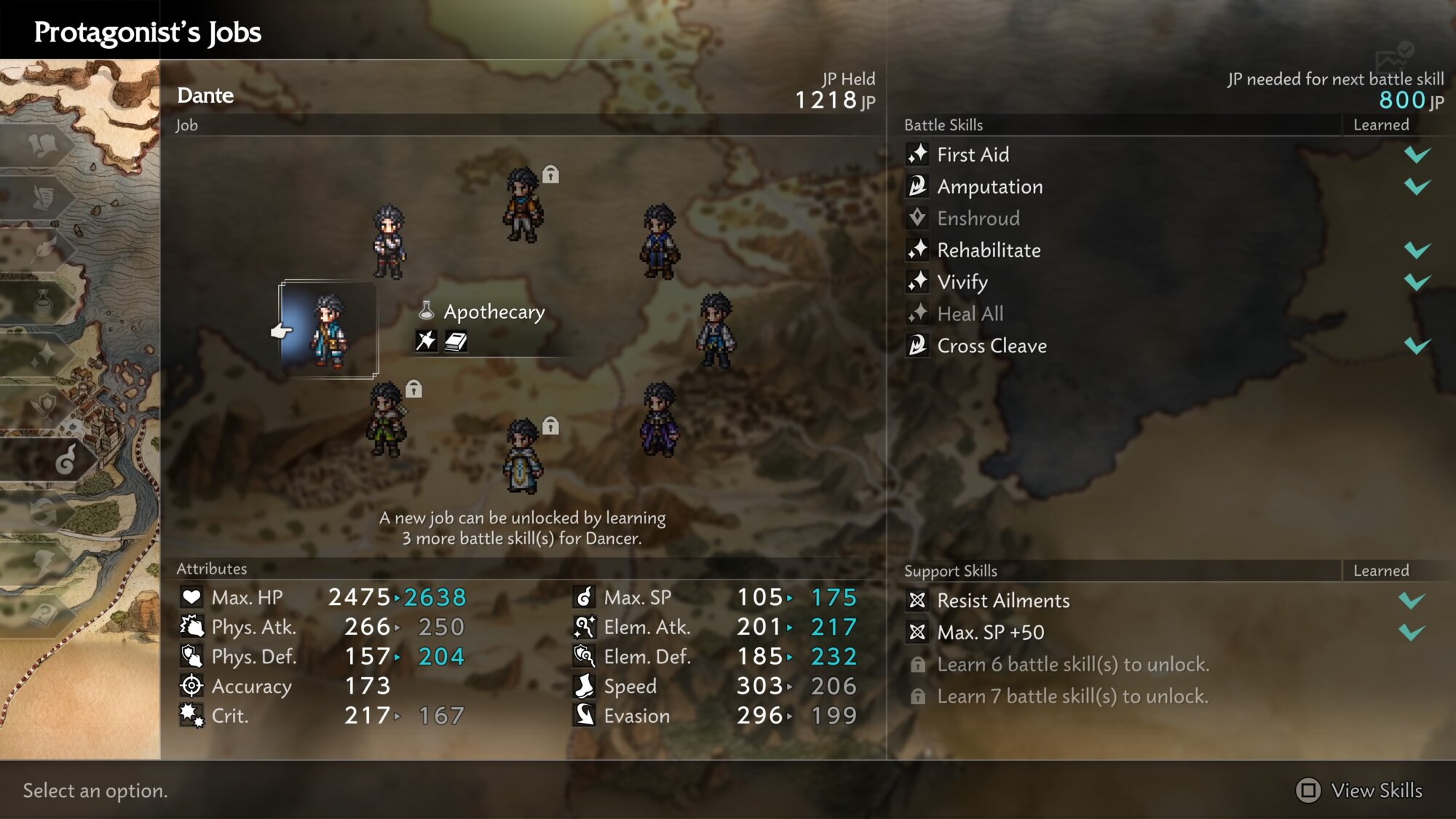Select the locked white-robed job character
1456x819 pixels.
(523, 457)
